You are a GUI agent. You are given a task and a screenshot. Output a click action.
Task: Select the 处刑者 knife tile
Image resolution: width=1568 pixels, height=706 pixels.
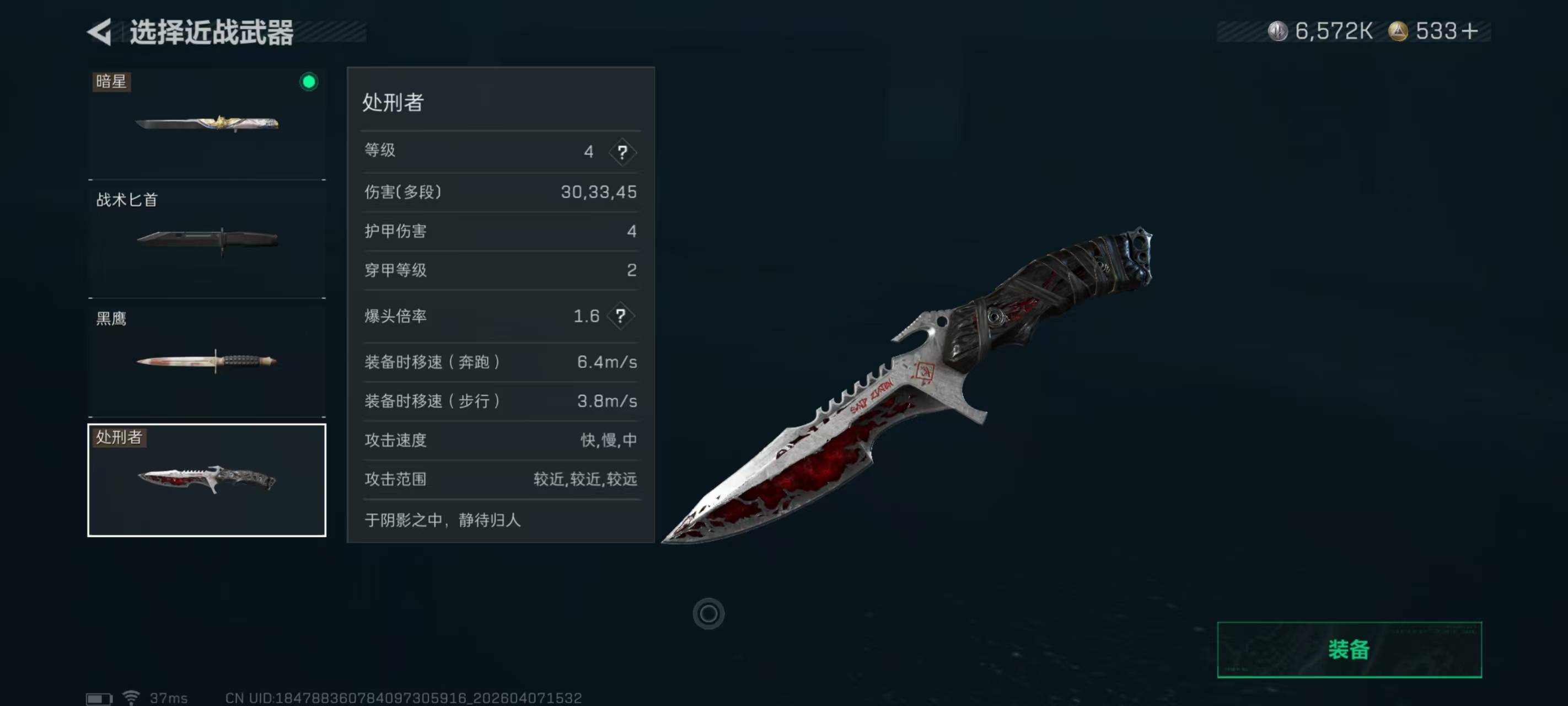point(206,479)
